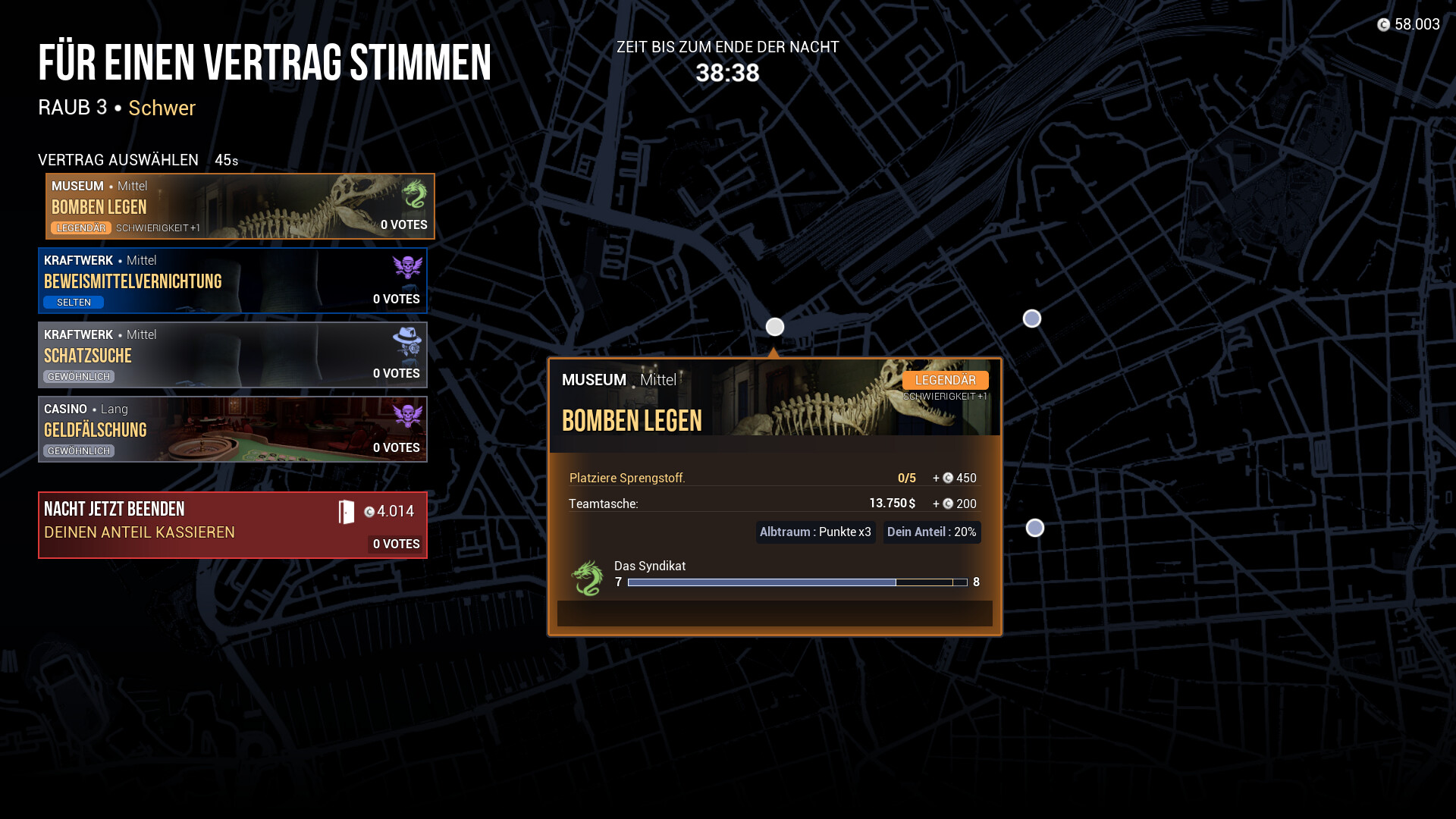1456x819 pixels.
Task: Select the Schatzsuche Kraftwerk contract
Action: coord(232,354)
